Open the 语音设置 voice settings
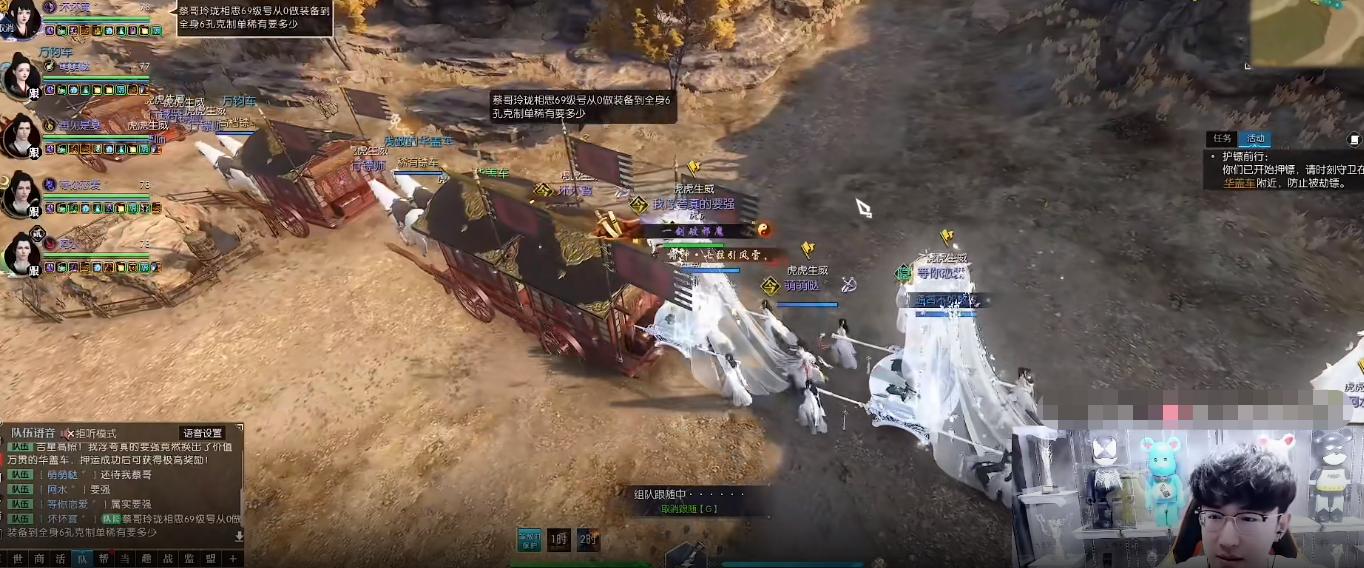Viewport: 1364px width, 568px height. [x=202, y=433]
